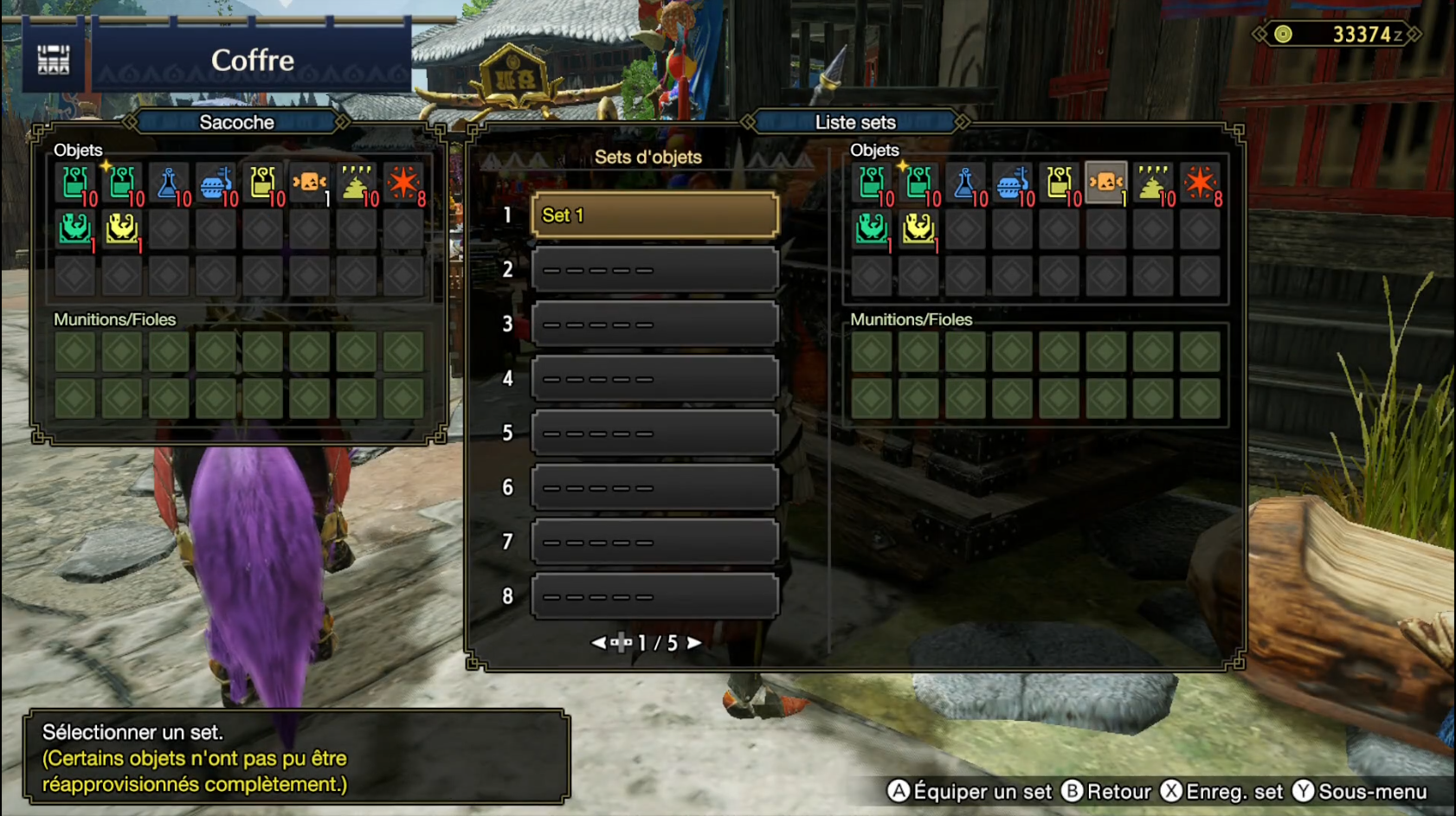1456x816 pixels.
Task: Select sparkling green mega potion in Sacoche
Action: [x=122, y=183]
